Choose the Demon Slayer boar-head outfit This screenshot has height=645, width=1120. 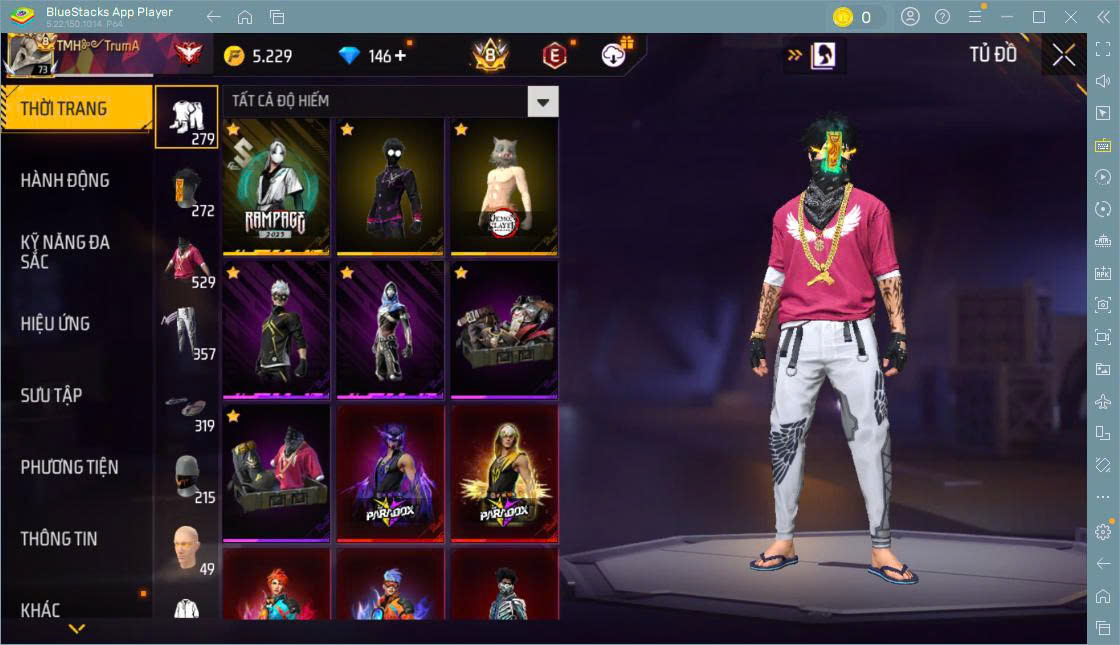(503, 185)
